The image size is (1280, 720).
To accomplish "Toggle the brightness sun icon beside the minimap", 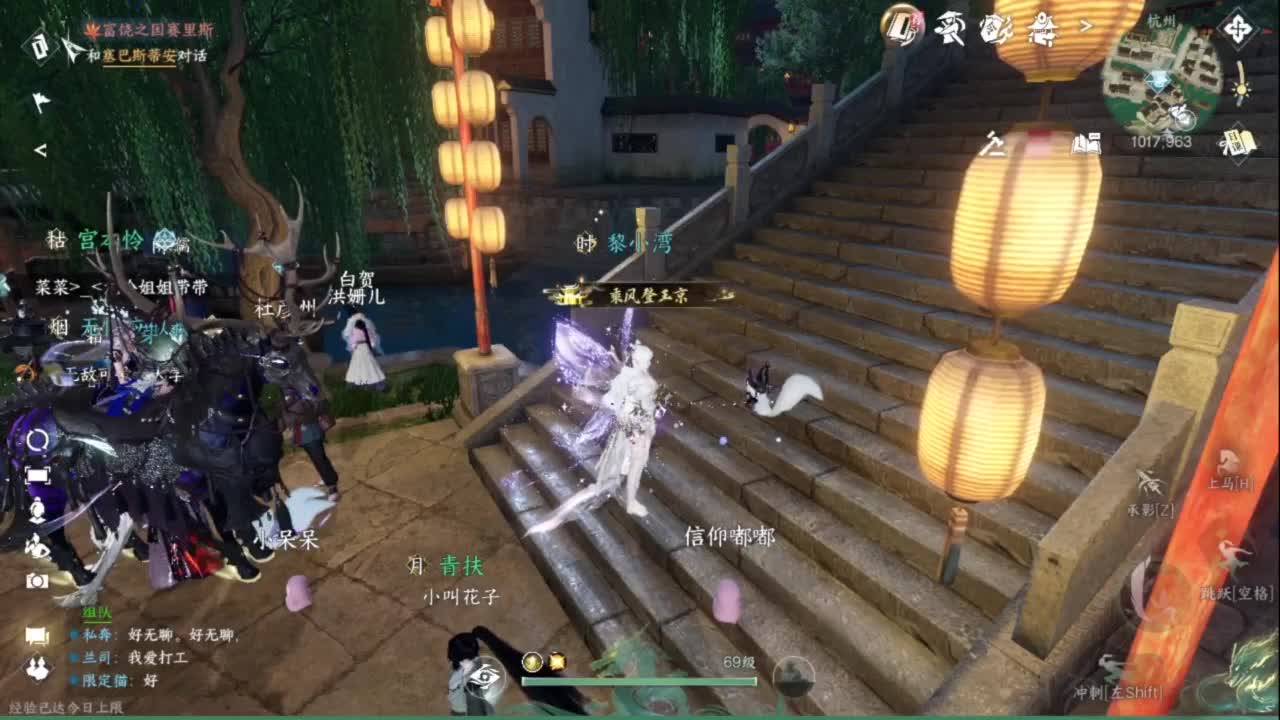I will coord(1239,90).
